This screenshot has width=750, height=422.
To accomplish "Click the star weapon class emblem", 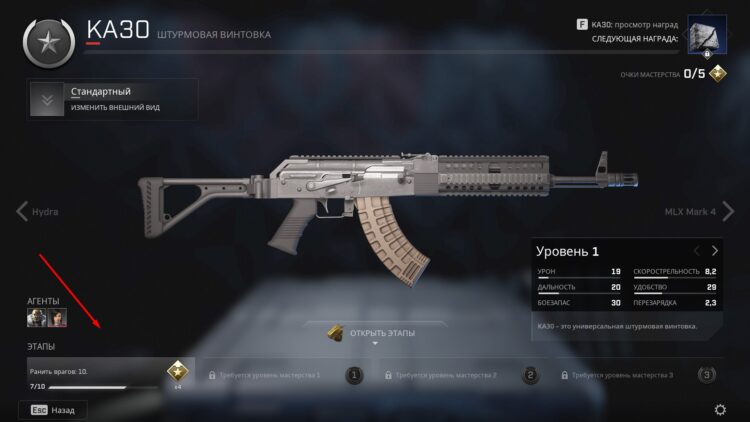I will tap(46, 40).
